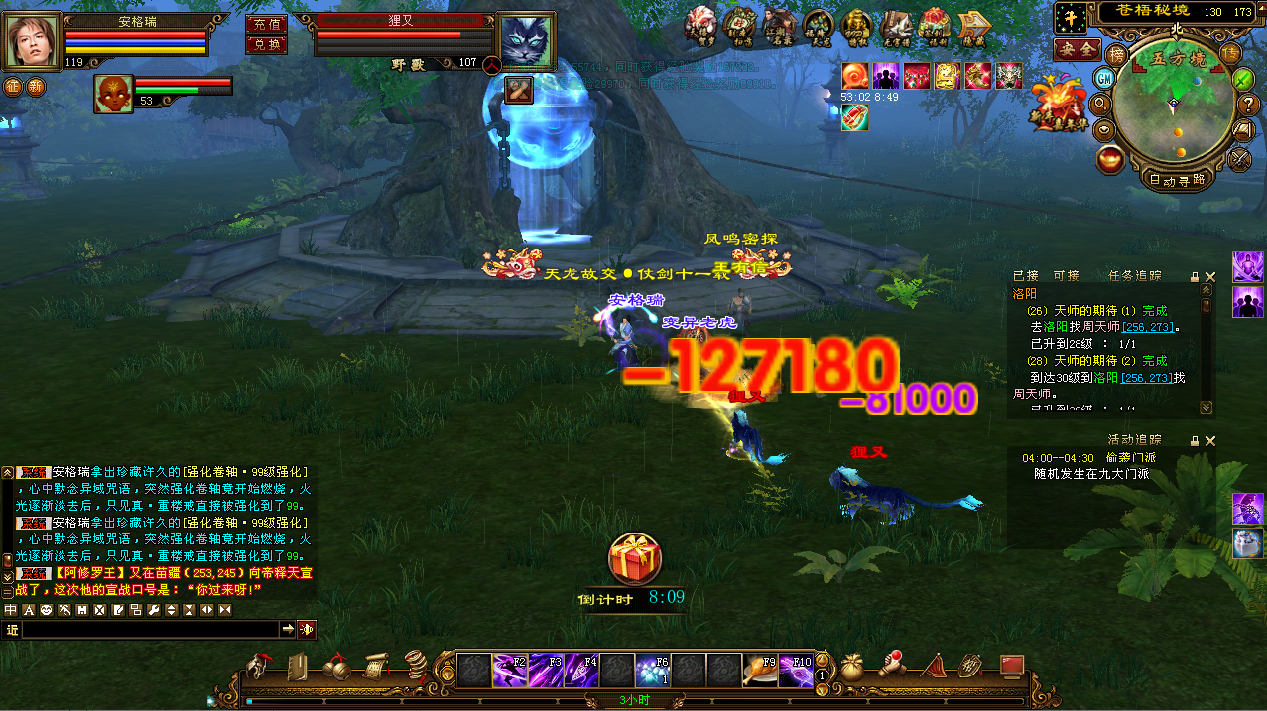Screen dimensions: 1267x711
Task: Select the player portrait of 安格瑞
Action: [33, 41]
